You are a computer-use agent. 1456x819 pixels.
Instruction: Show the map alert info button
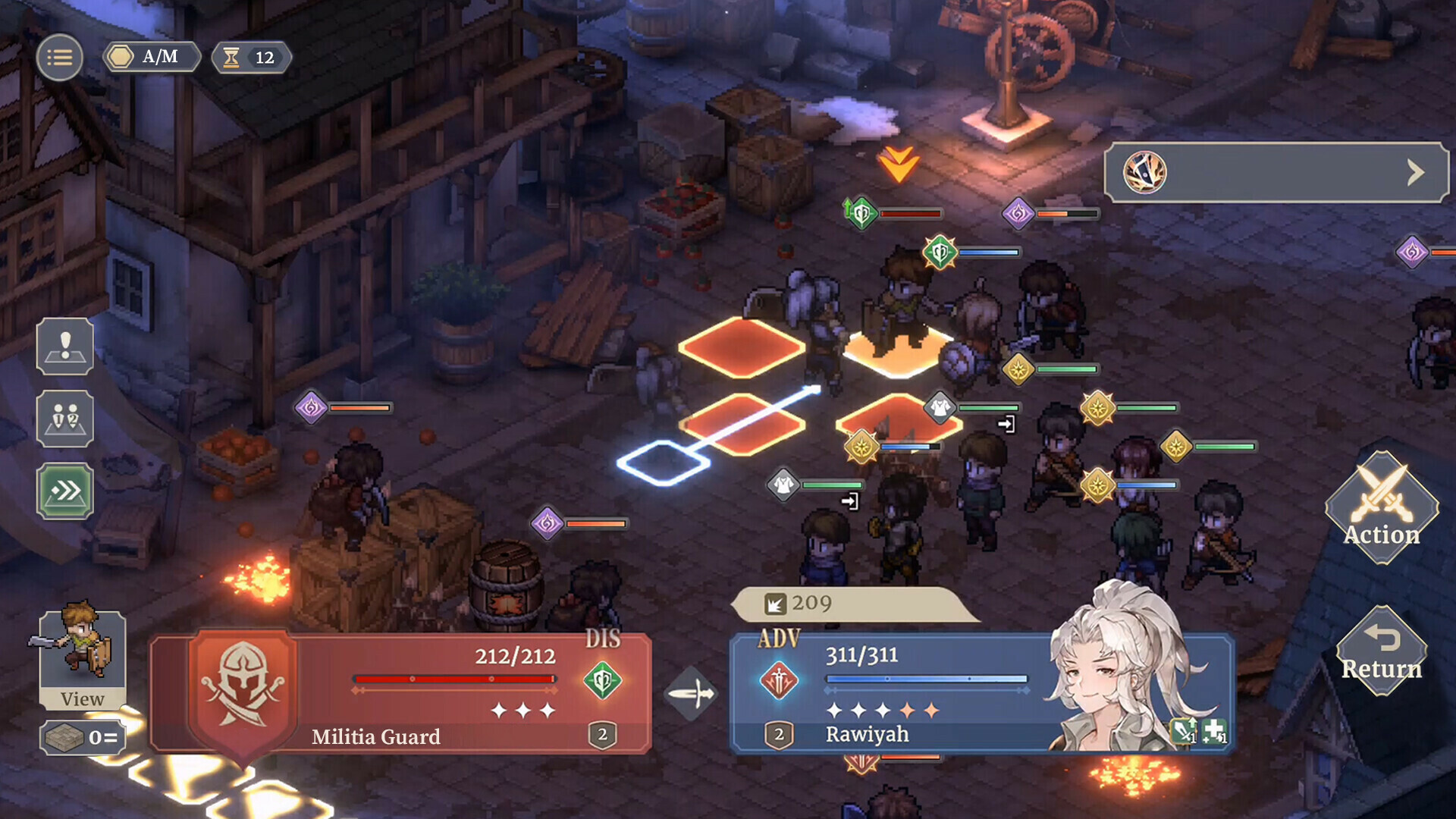[65, 347]
